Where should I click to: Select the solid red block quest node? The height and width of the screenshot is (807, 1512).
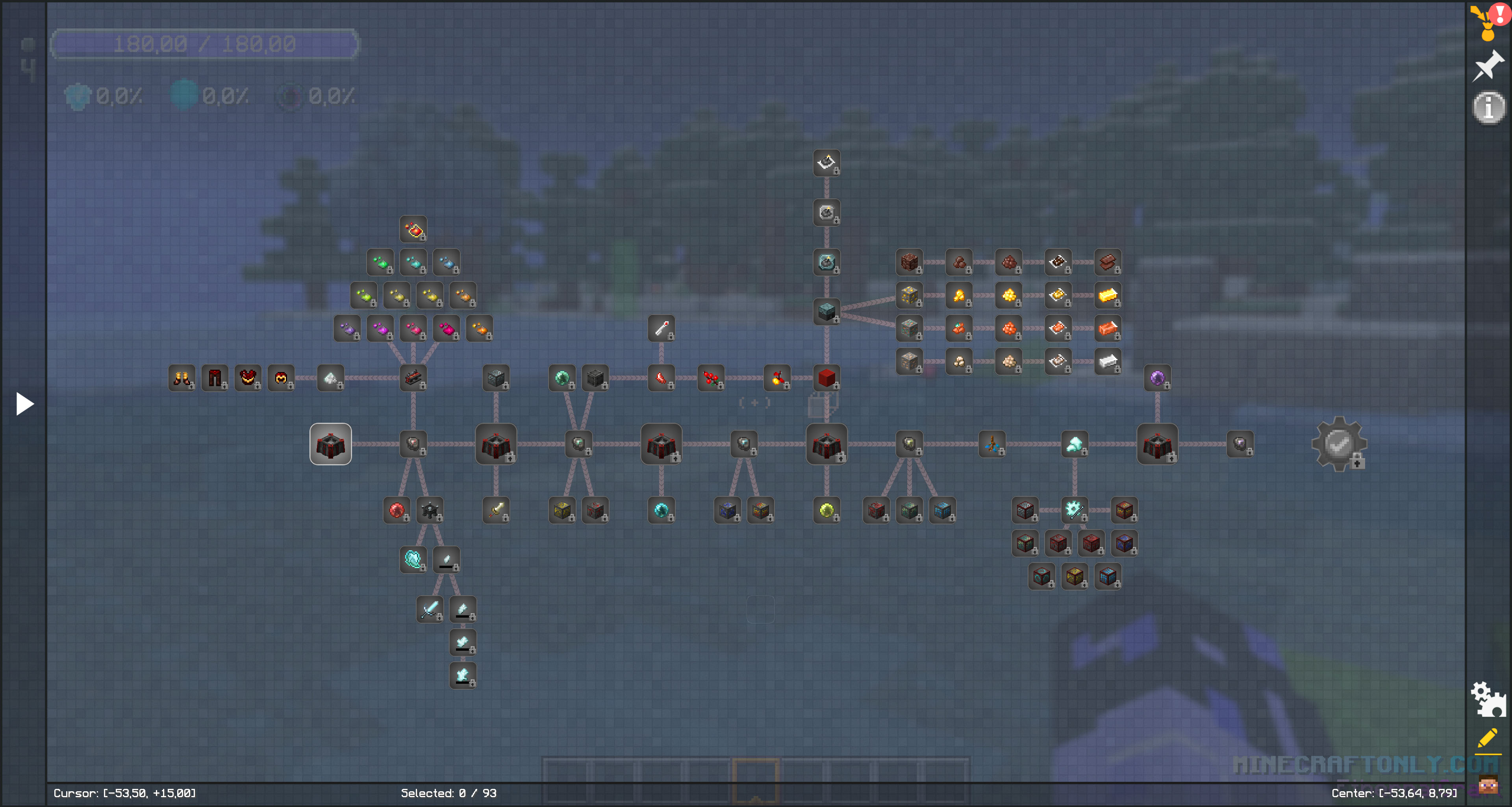coord(826,378)
